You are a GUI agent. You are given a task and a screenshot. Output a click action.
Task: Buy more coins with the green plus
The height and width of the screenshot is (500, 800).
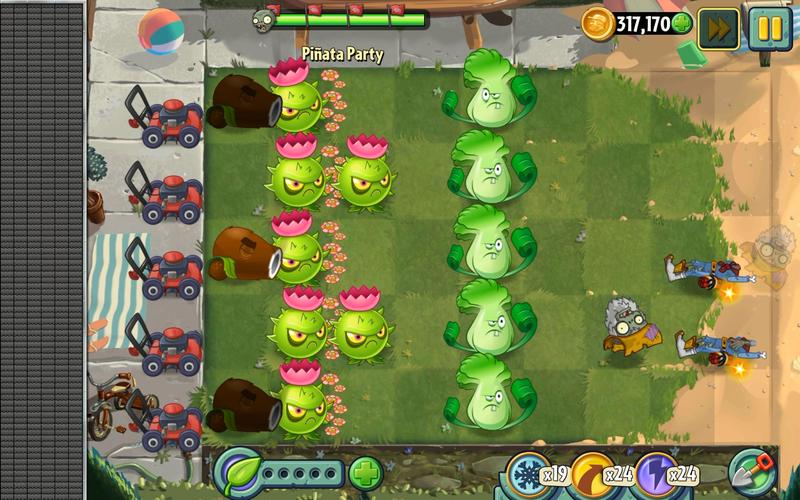pyautogui.click(x=682, y=23)
